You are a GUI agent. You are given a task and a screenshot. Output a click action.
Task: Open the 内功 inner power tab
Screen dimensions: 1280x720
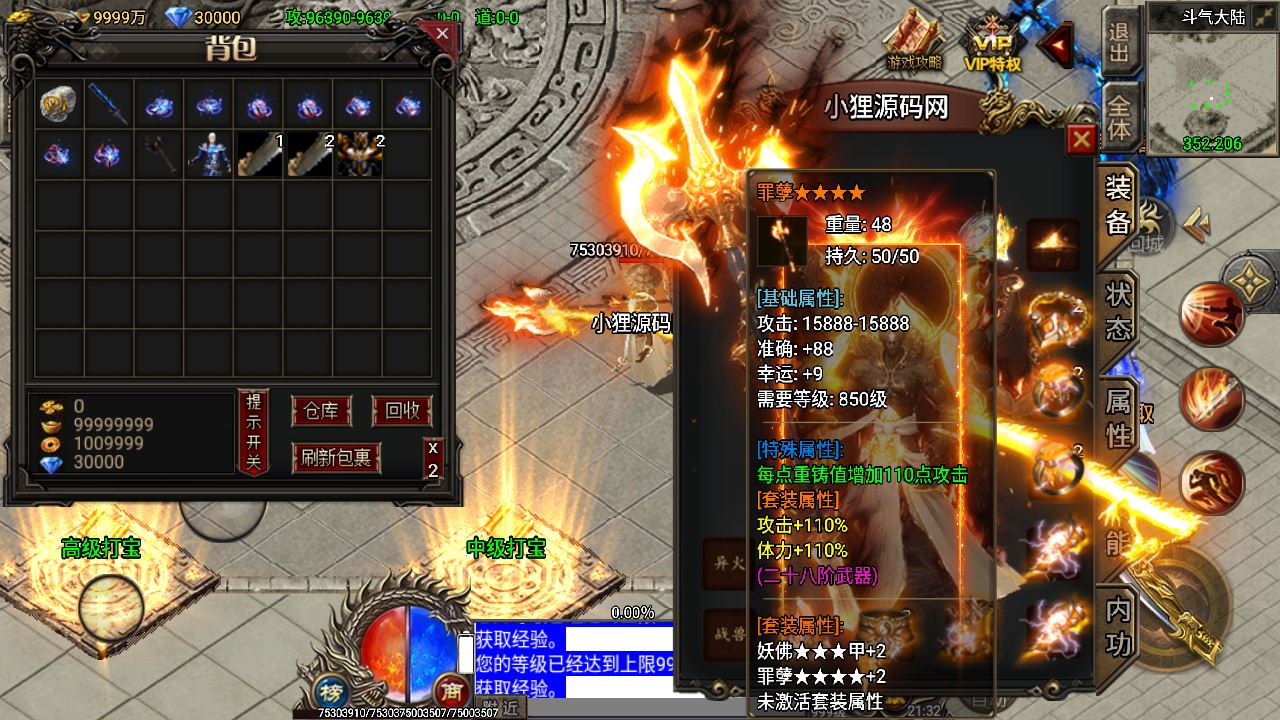1118,627
